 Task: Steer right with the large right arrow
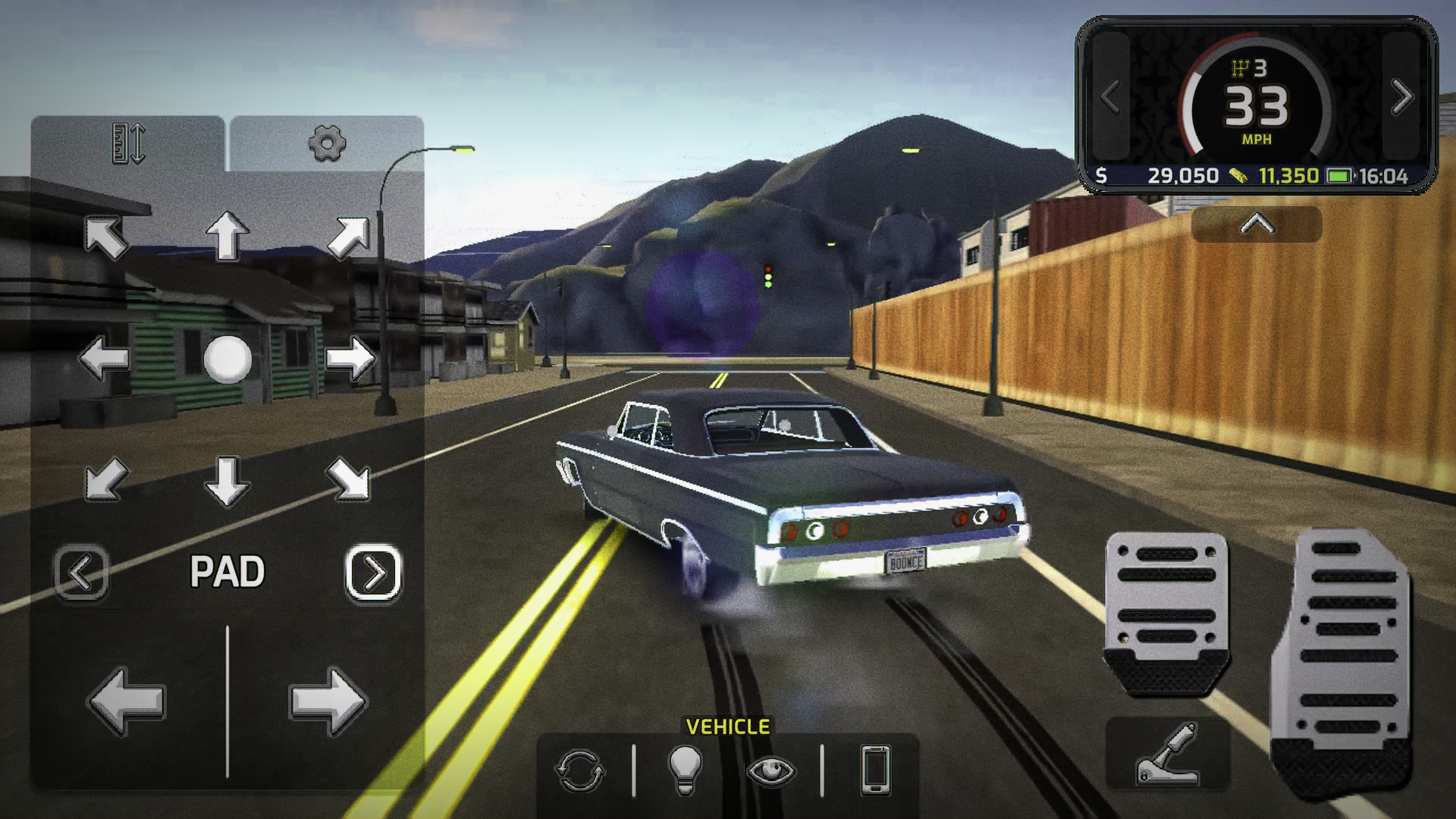click(x=328, y=701)
